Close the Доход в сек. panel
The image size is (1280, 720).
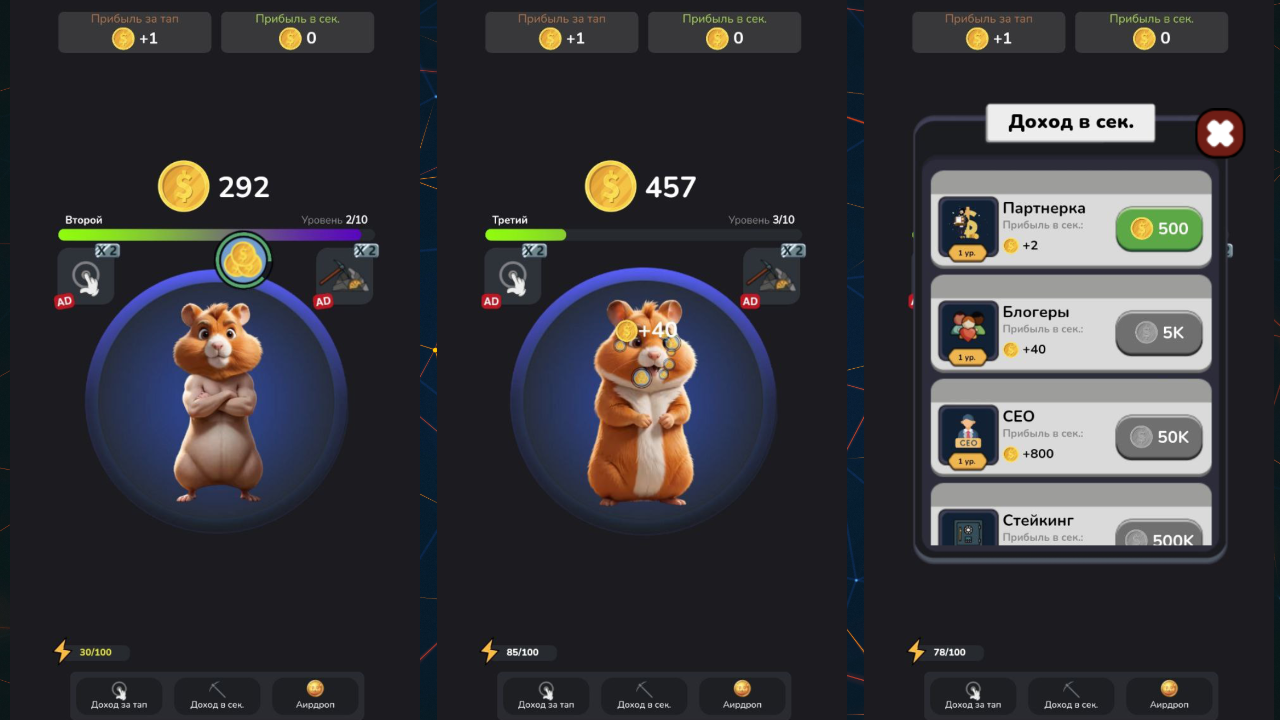click(x=1219, y=133)
